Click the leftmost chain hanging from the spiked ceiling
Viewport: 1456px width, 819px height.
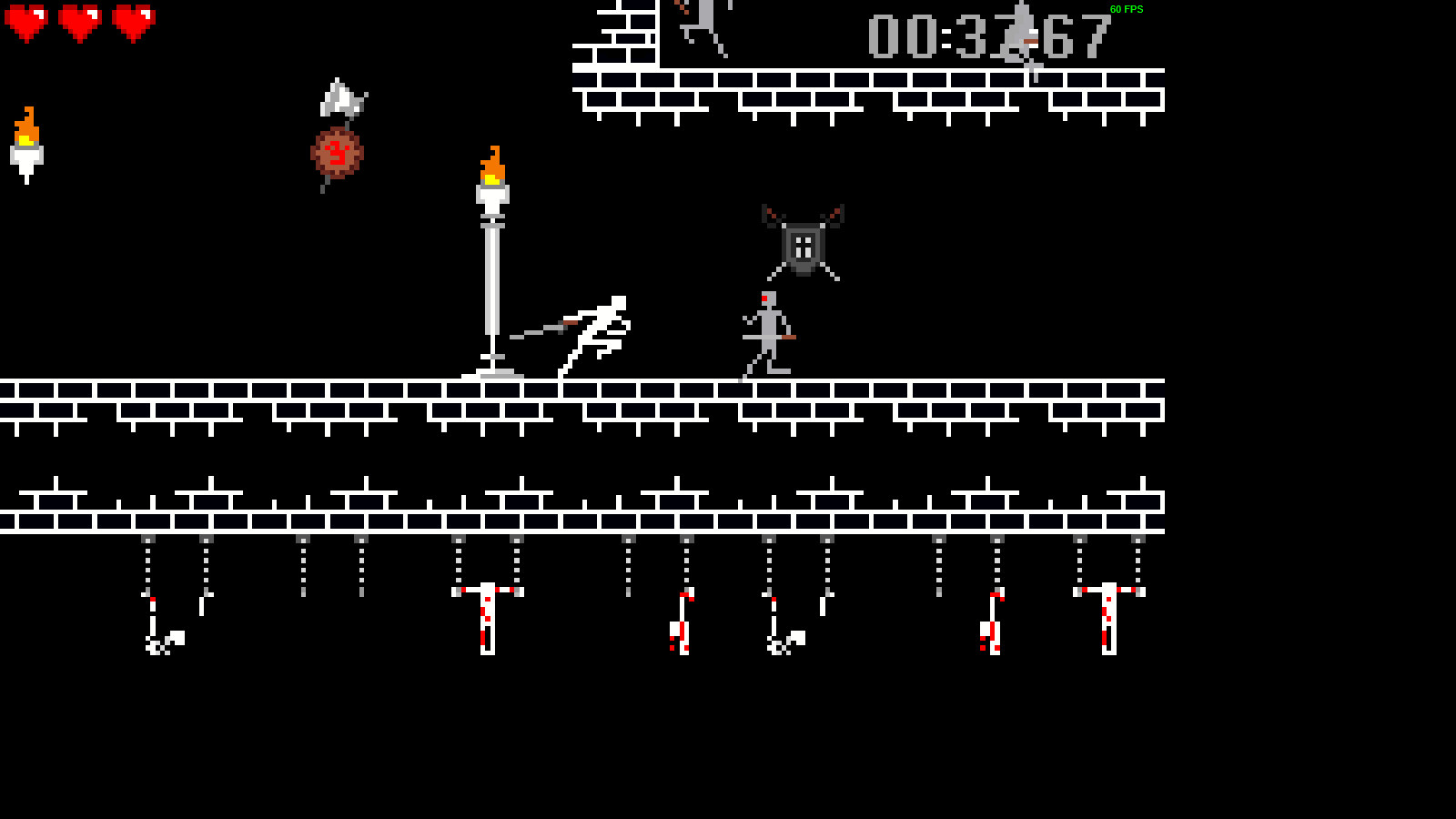click(146, 564)
